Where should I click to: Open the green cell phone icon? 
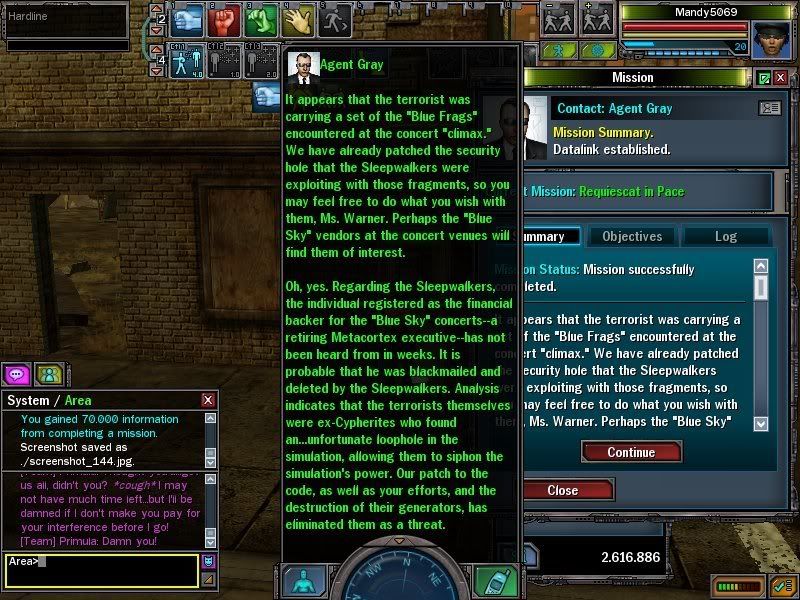496,581
